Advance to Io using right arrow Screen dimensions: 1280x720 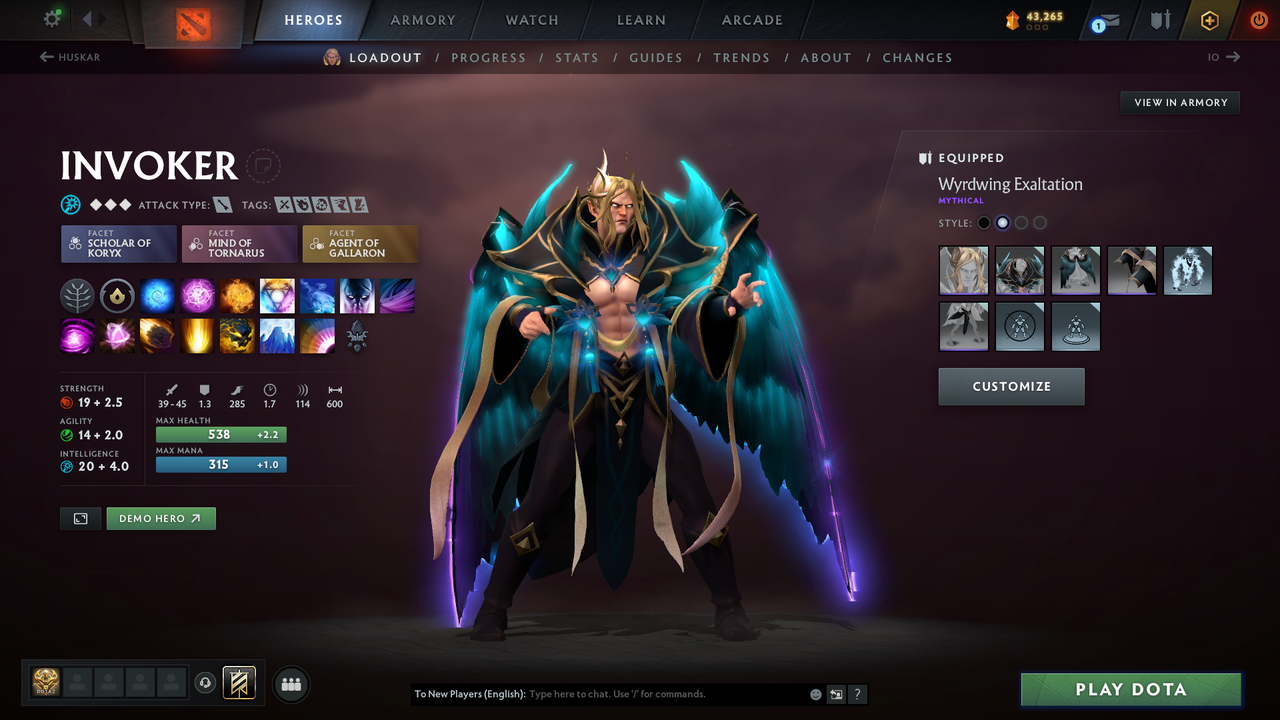pos(1233,57)
